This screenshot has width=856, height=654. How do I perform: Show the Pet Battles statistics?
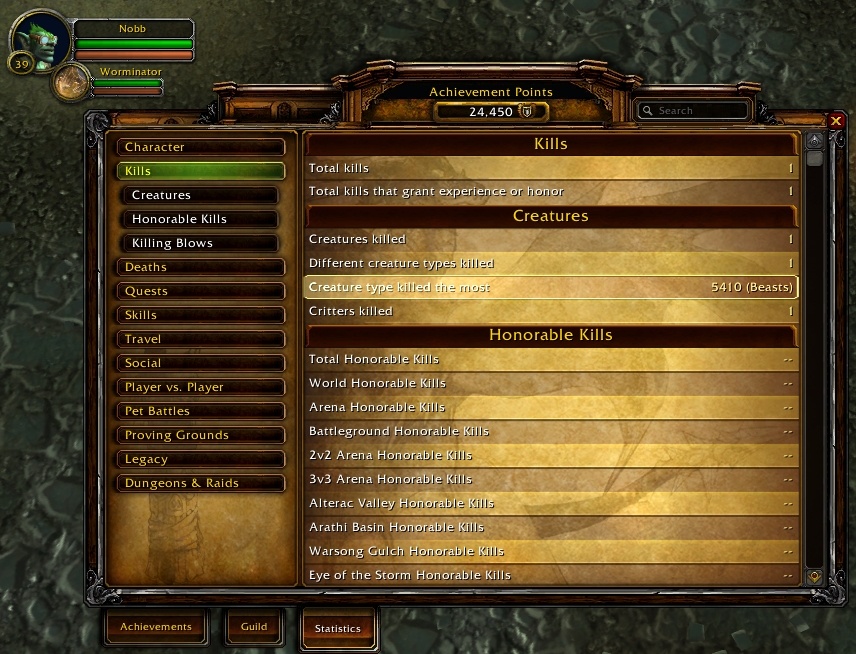click(200, 411)
